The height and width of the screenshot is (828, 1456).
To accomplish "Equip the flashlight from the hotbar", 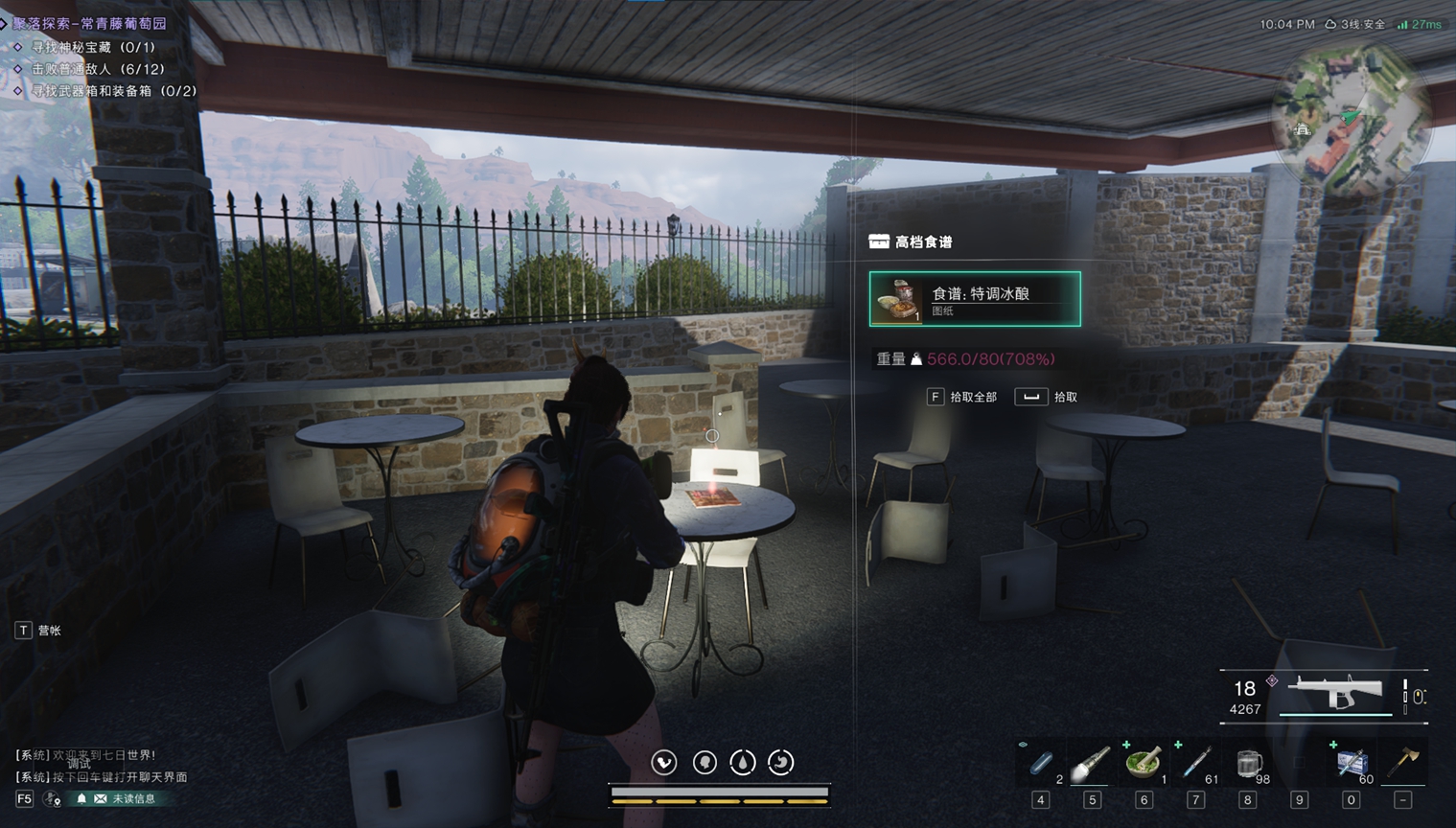I will (x=1092, y=764).
